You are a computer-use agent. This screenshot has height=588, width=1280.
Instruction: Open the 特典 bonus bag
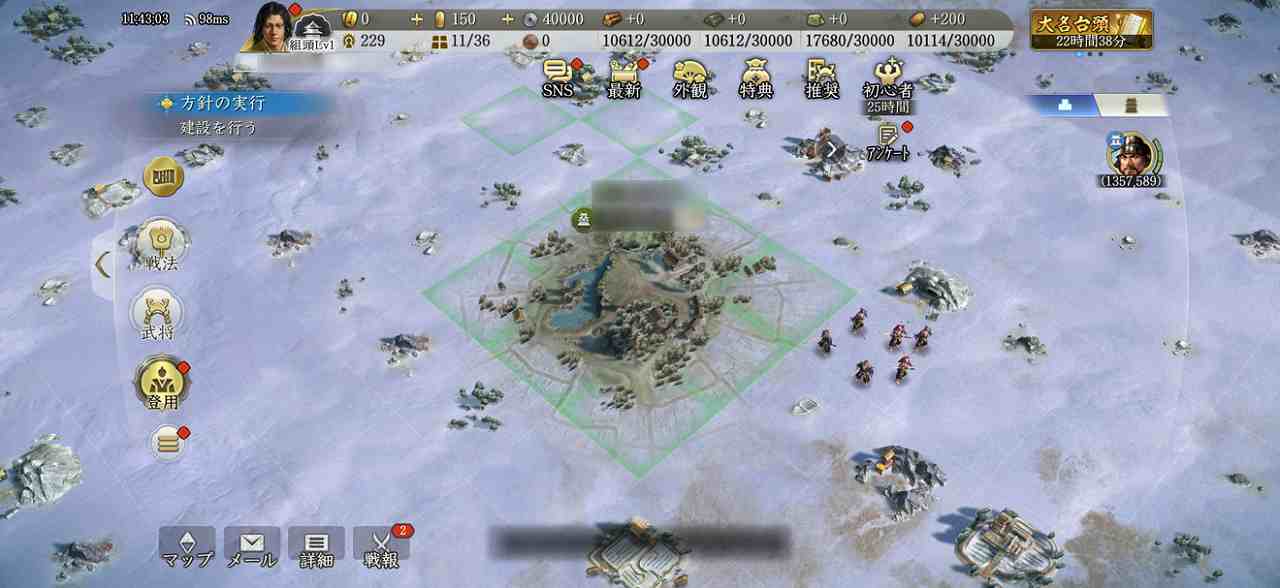click(756, 78)
